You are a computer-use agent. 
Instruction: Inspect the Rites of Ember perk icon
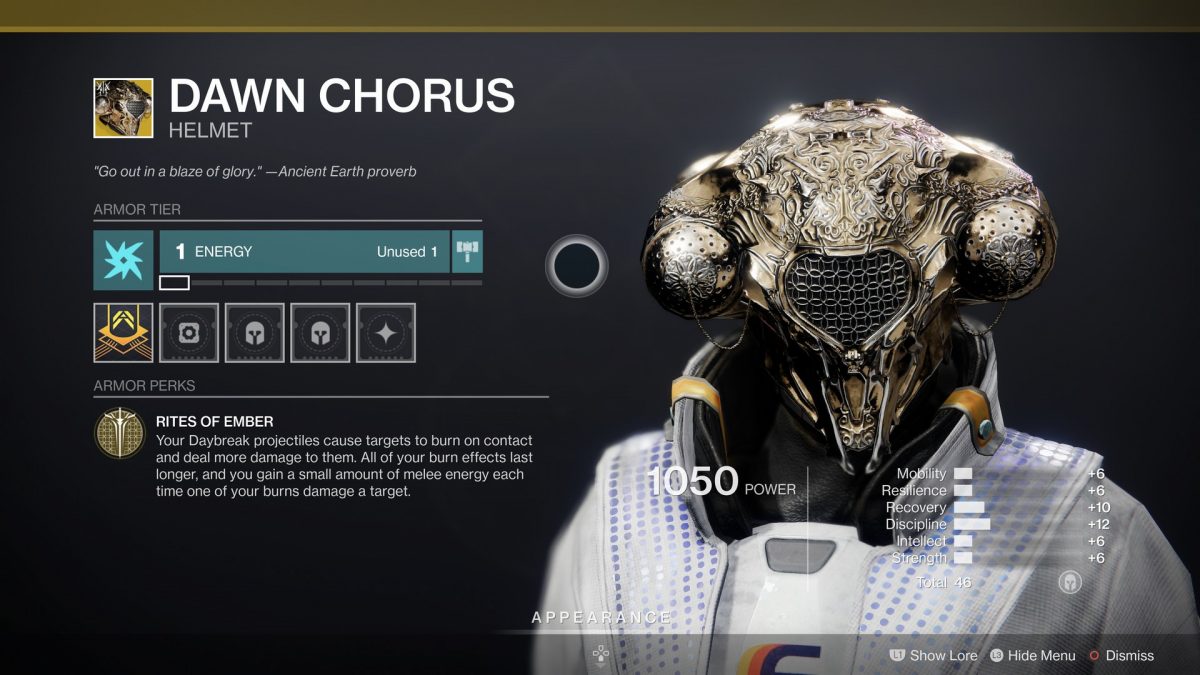[119, 434]
